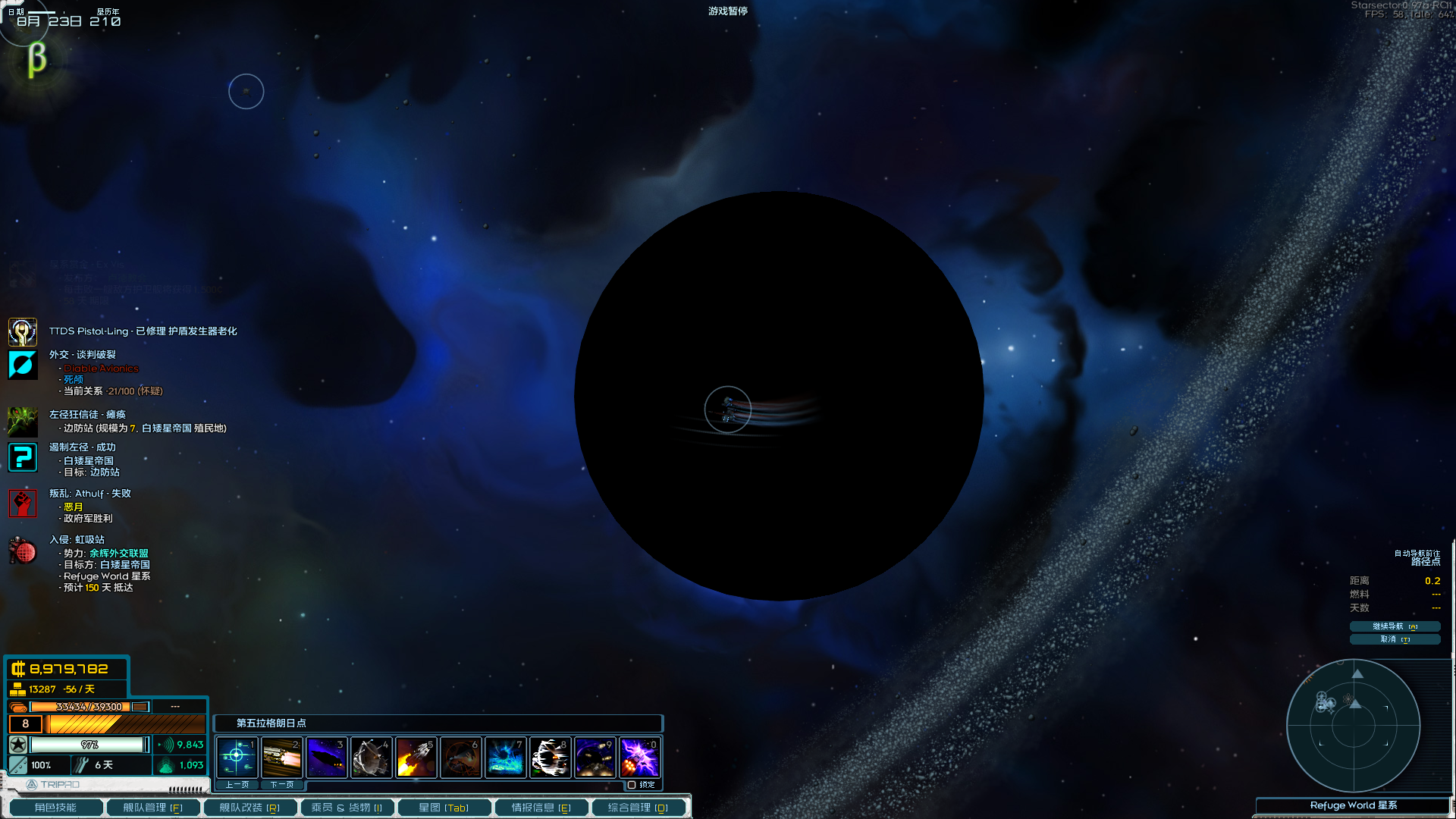
Task: Activate the engine burn ability in slot 2
Action: pos(281,757)
